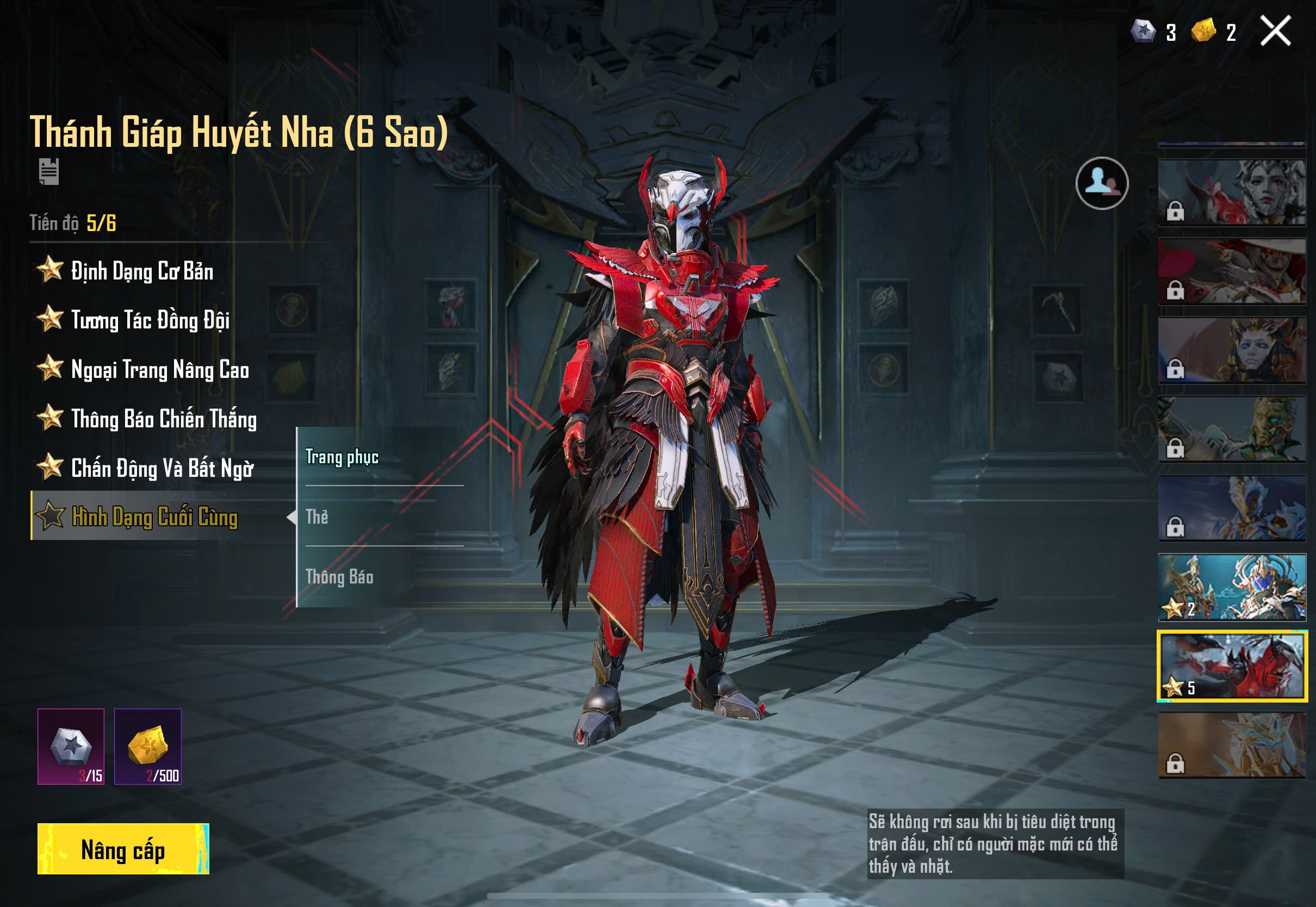This screenshot has width=1316, height=907.
Task: Select Thông Báo Chiến Thắng level
Action: (x=163, y=419)
